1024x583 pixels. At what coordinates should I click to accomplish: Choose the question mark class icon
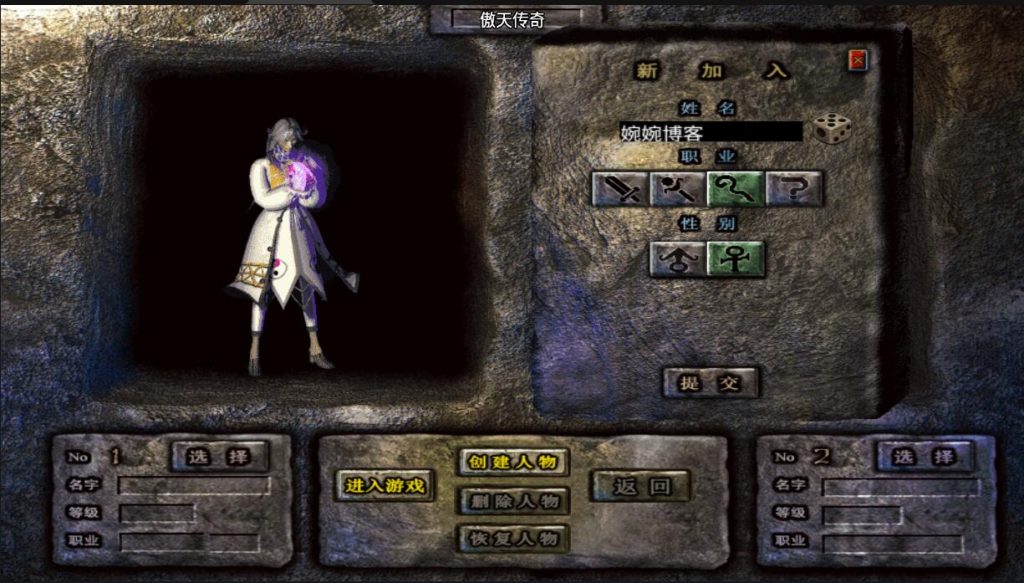pos(794,188)
